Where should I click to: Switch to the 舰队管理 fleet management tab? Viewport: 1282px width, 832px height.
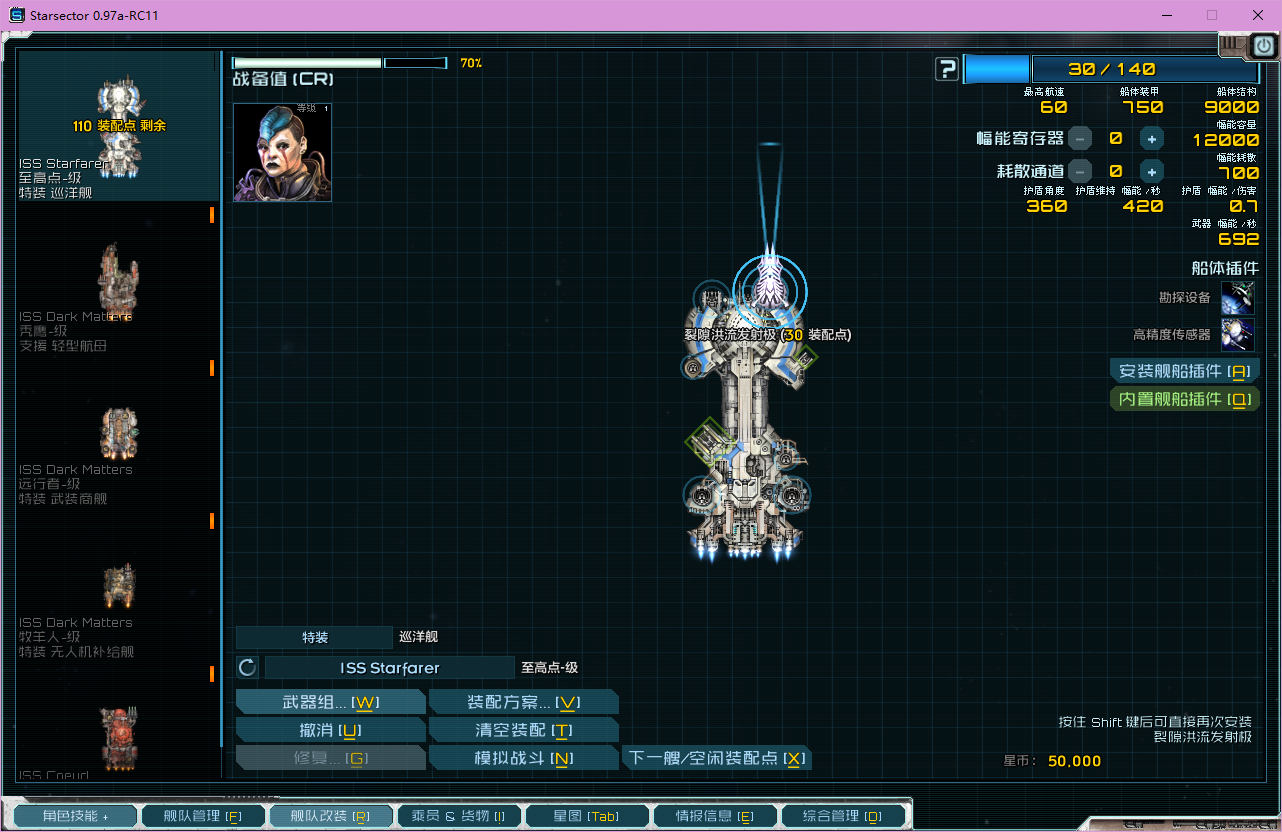203,816
